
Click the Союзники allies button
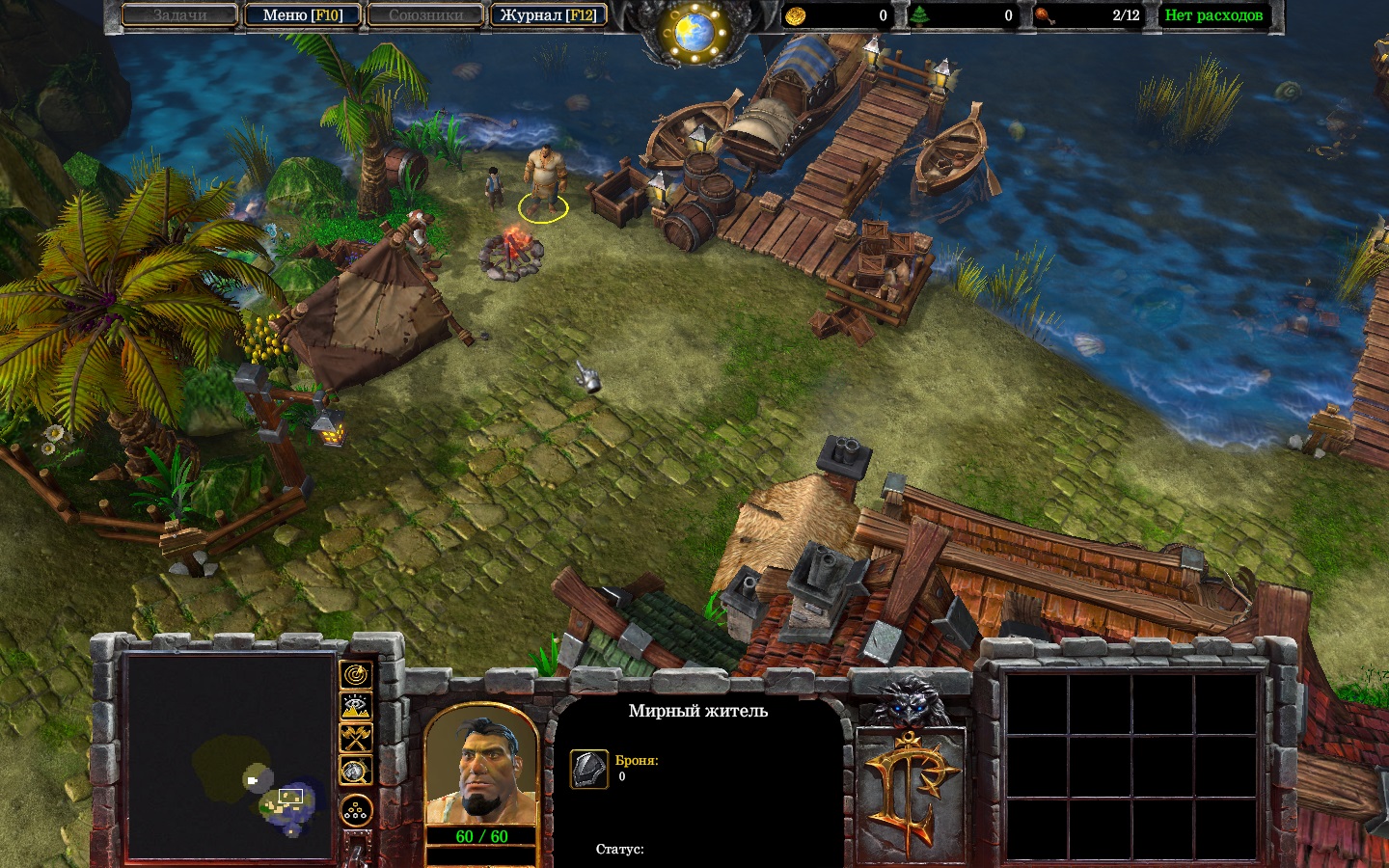(x=425, y=15)
